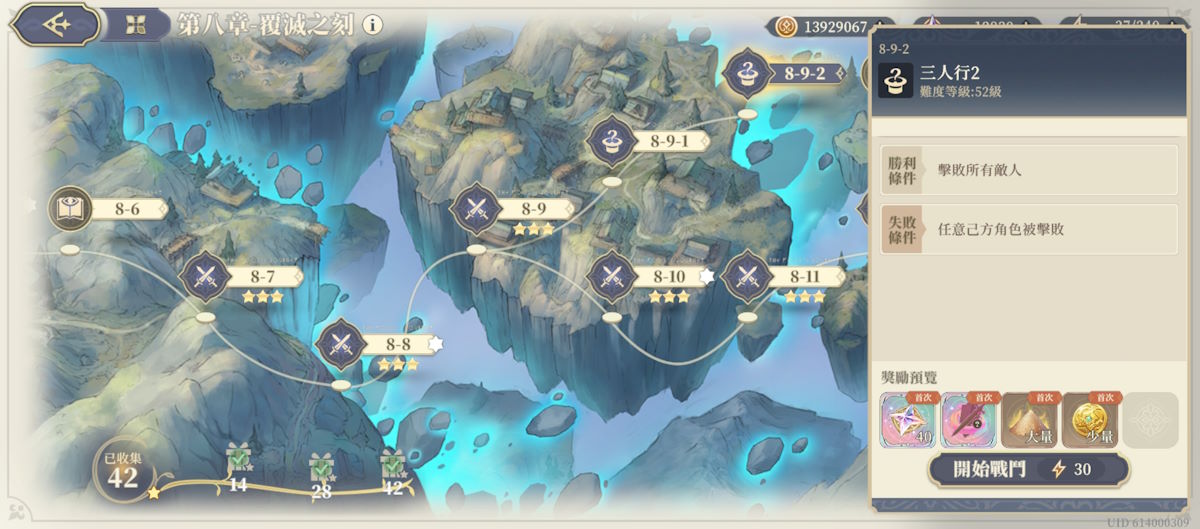Screen dimensions: 1200x529
Task: Select stage 8-6 book node
Action: [71, 209]
